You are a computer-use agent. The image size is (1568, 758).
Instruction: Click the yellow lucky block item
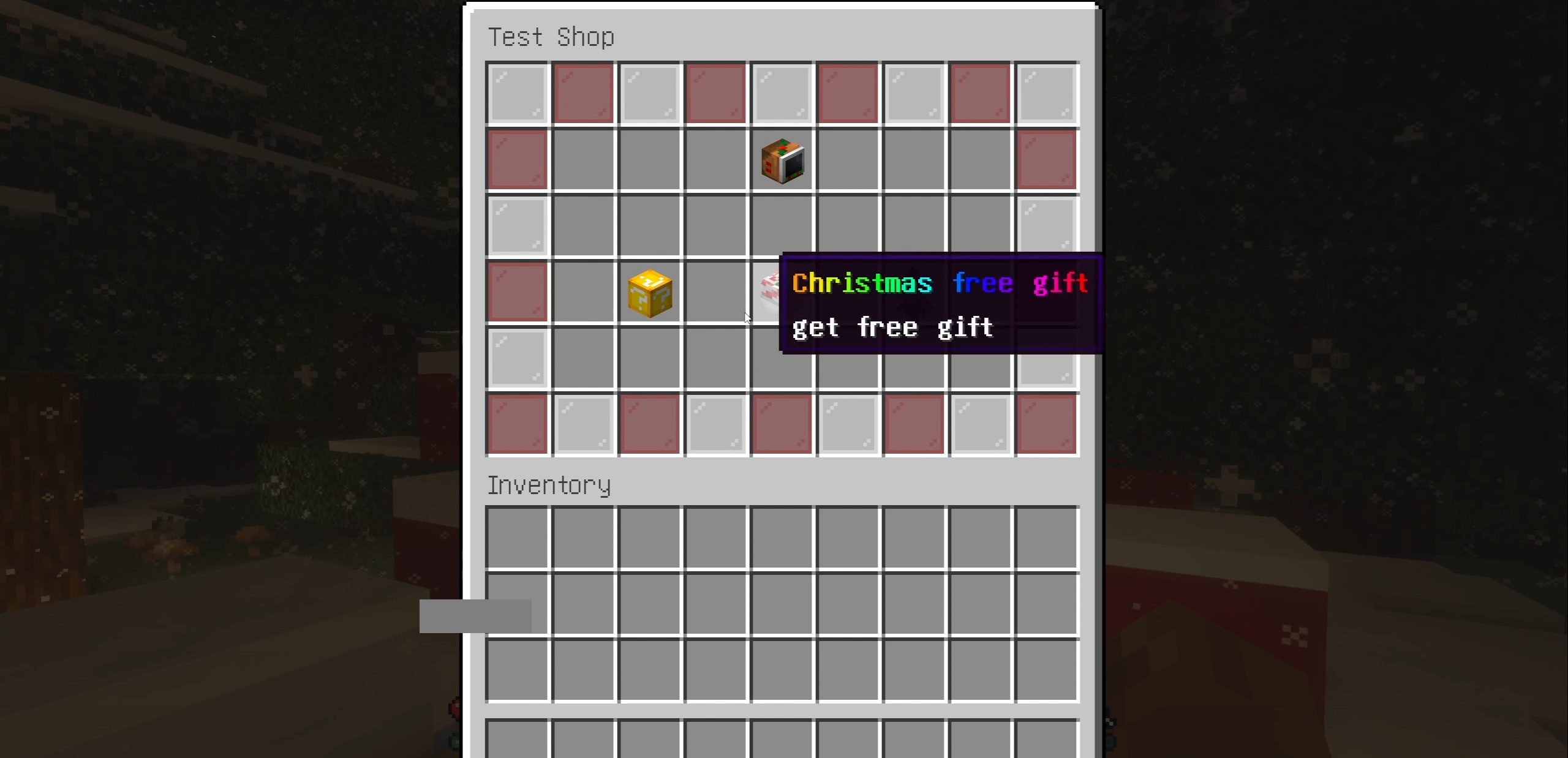[650, 293]
